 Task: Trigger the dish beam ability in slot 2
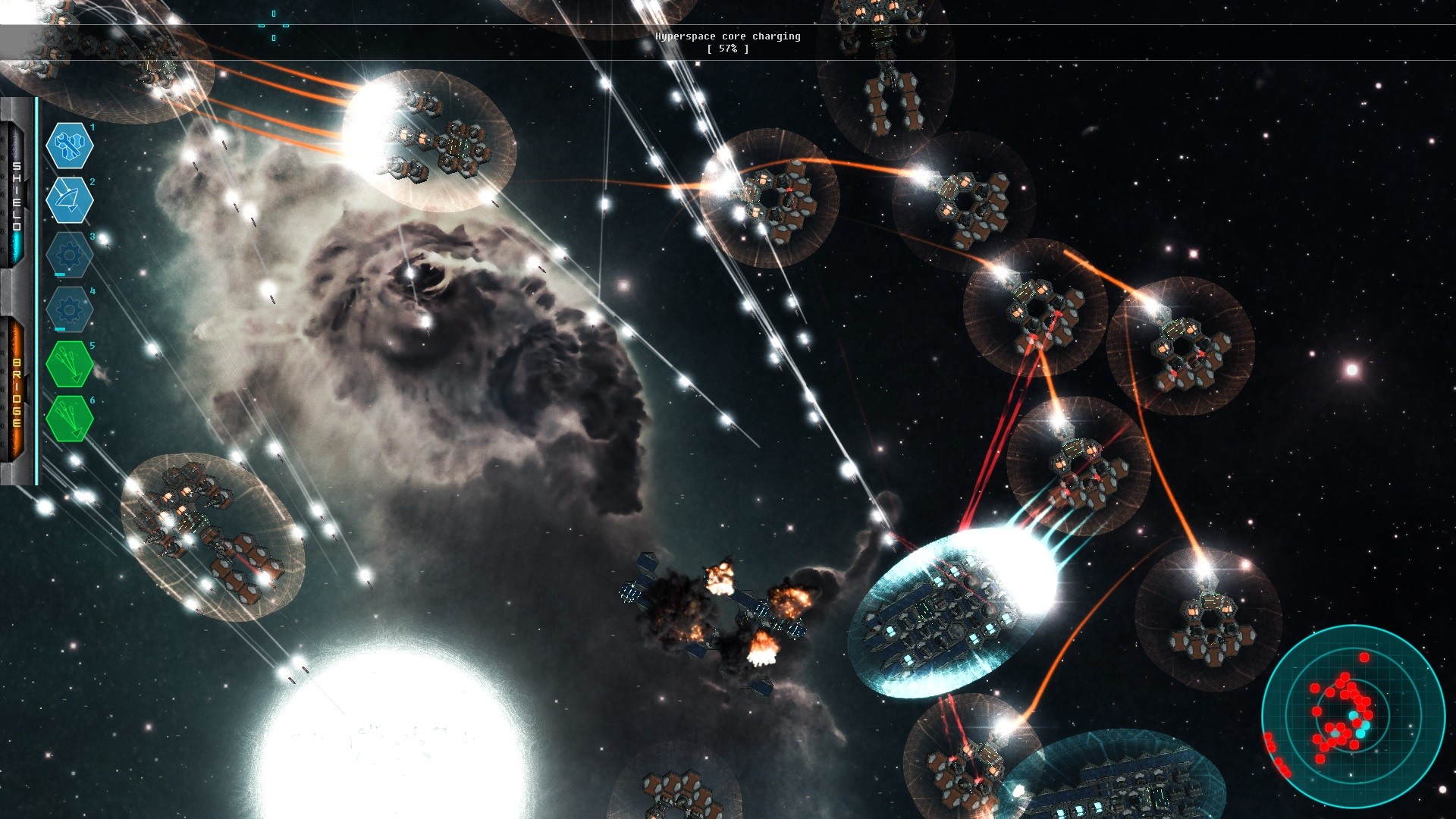point(70,199)
